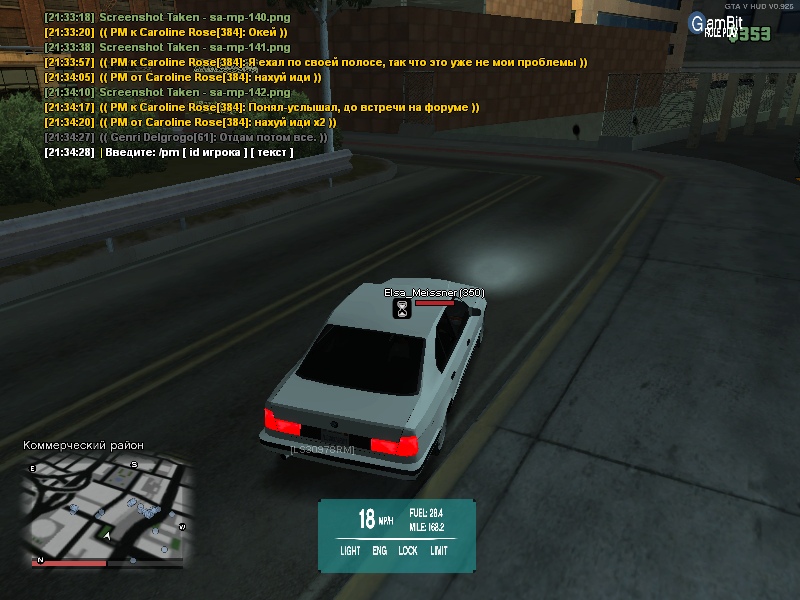Toggle the LIMIT speed limiter indicator

pos(439,550)
